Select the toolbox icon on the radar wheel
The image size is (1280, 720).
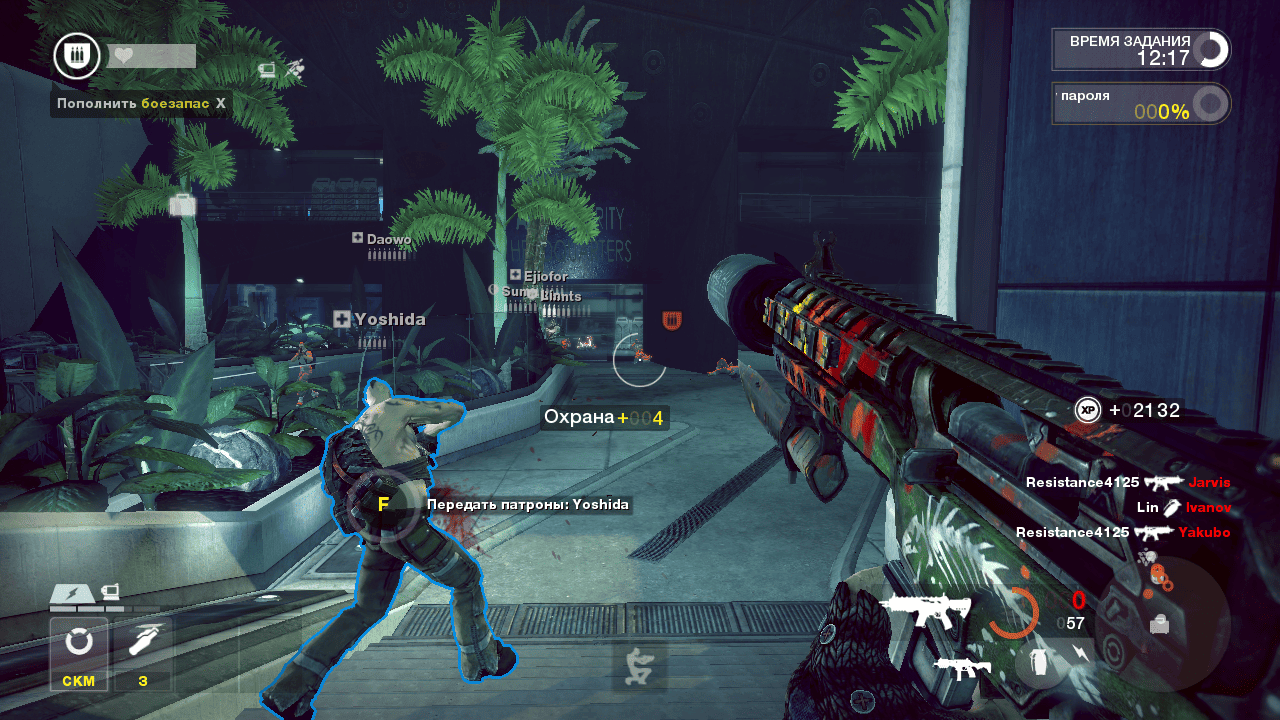[x=1159, y=623]
